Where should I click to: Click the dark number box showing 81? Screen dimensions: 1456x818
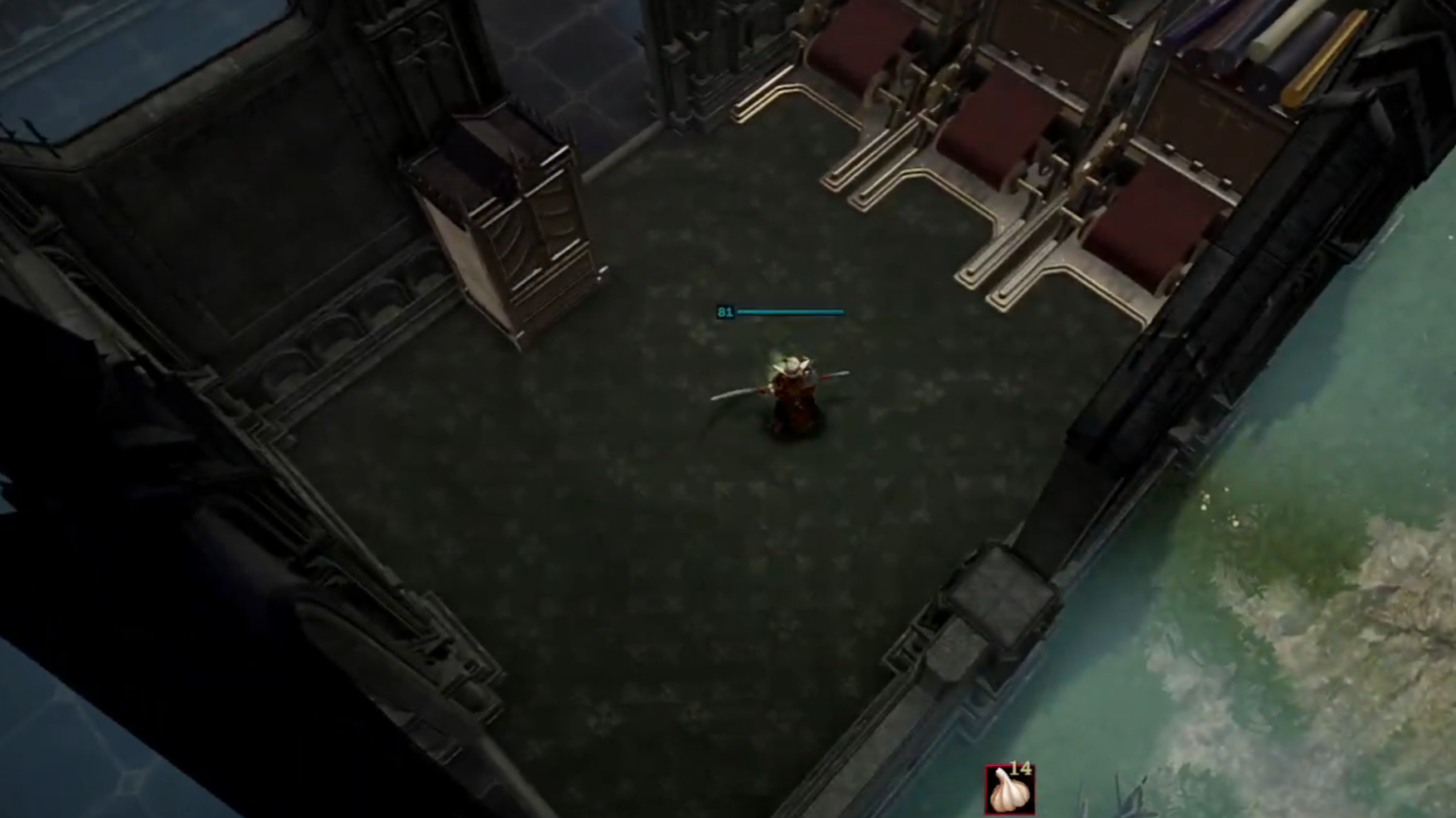click(x=725, y=312)
